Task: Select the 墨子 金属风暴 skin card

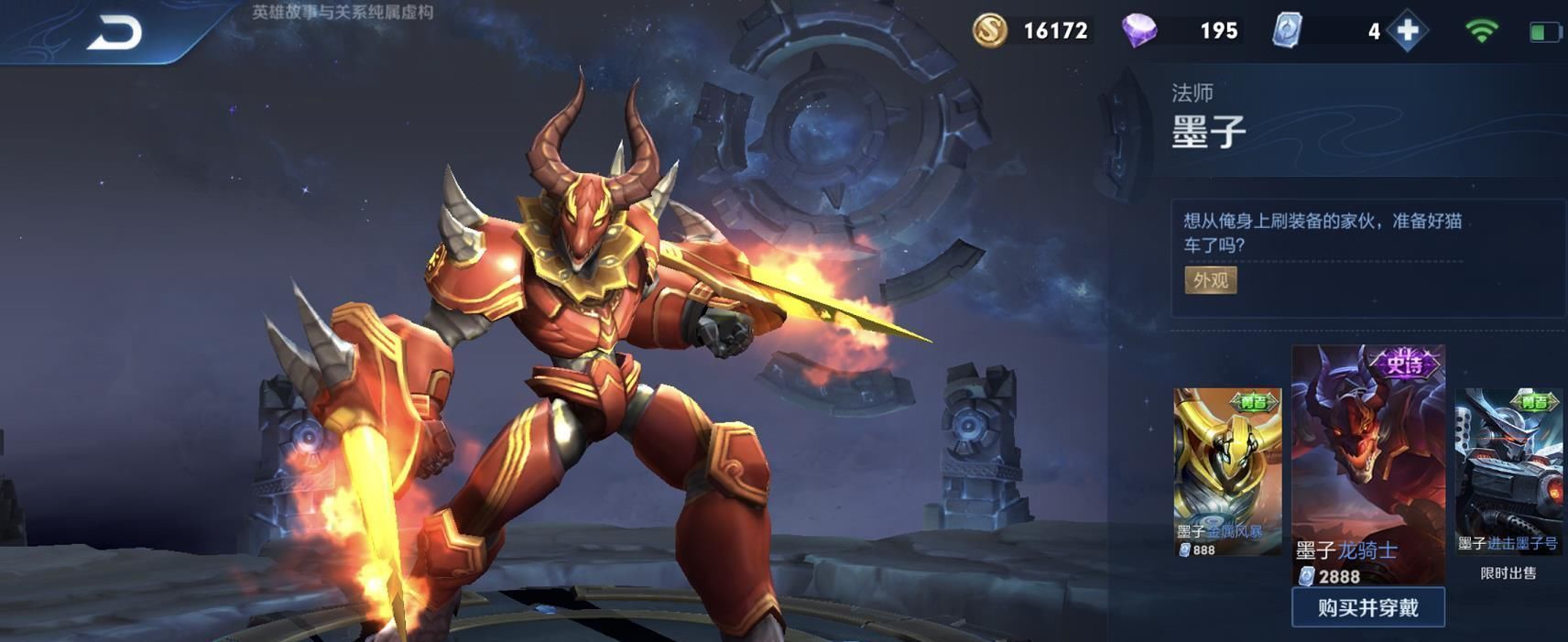Action: tap(1227, 472)
